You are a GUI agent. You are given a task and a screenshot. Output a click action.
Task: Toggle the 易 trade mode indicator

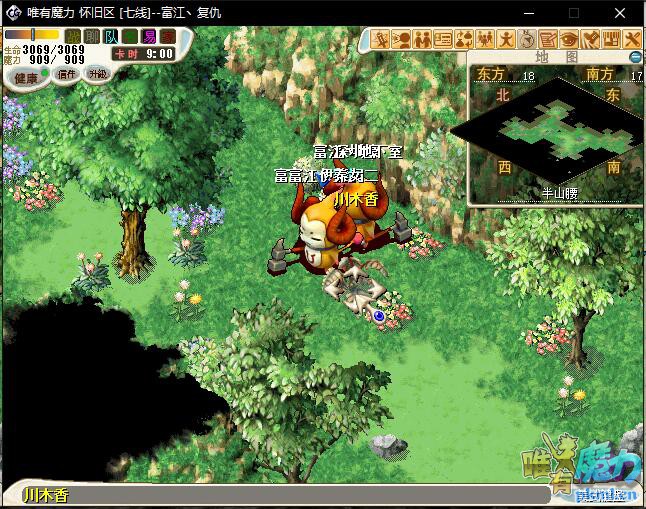pos(149,37)
